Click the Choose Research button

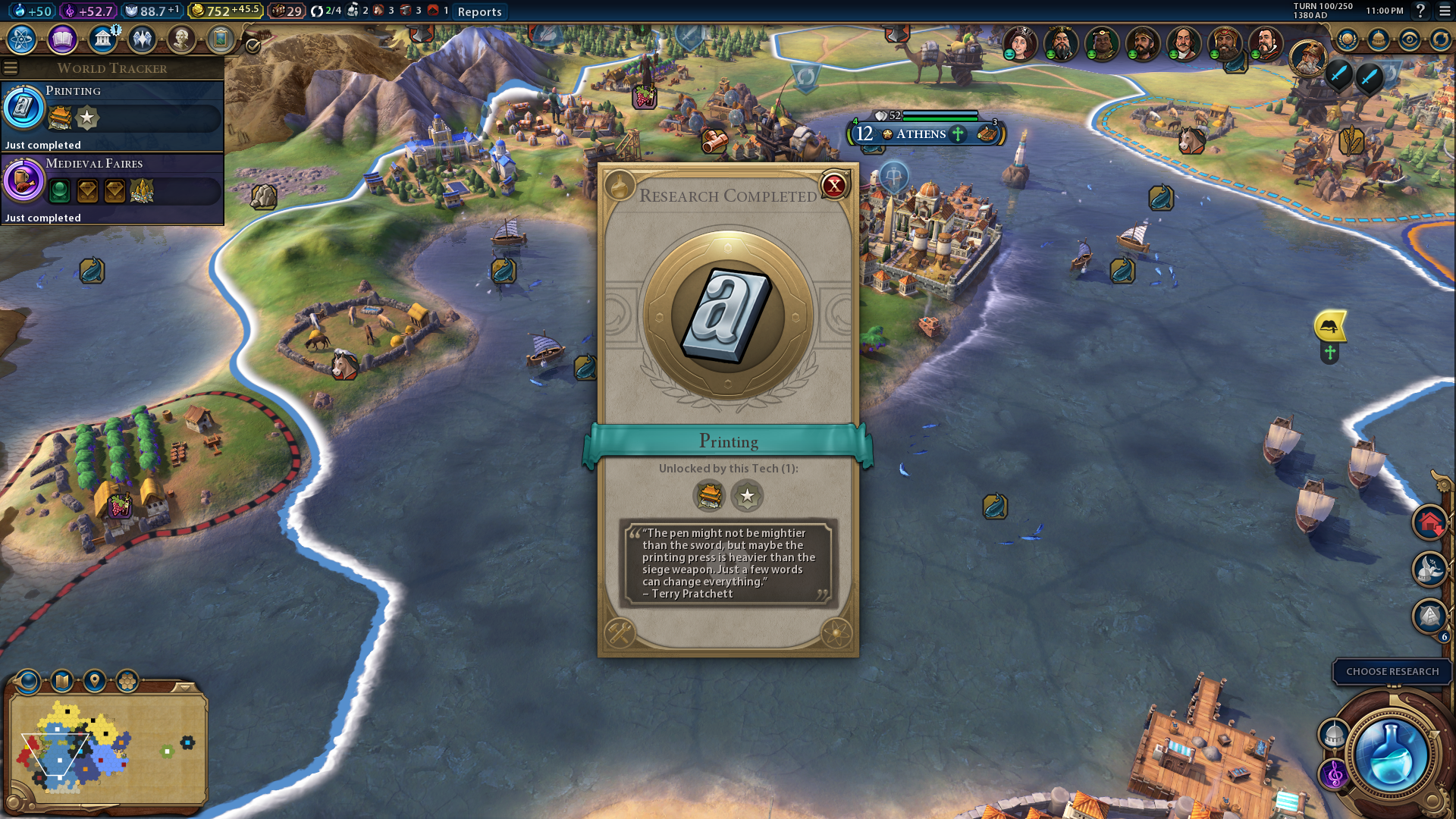1392,671
